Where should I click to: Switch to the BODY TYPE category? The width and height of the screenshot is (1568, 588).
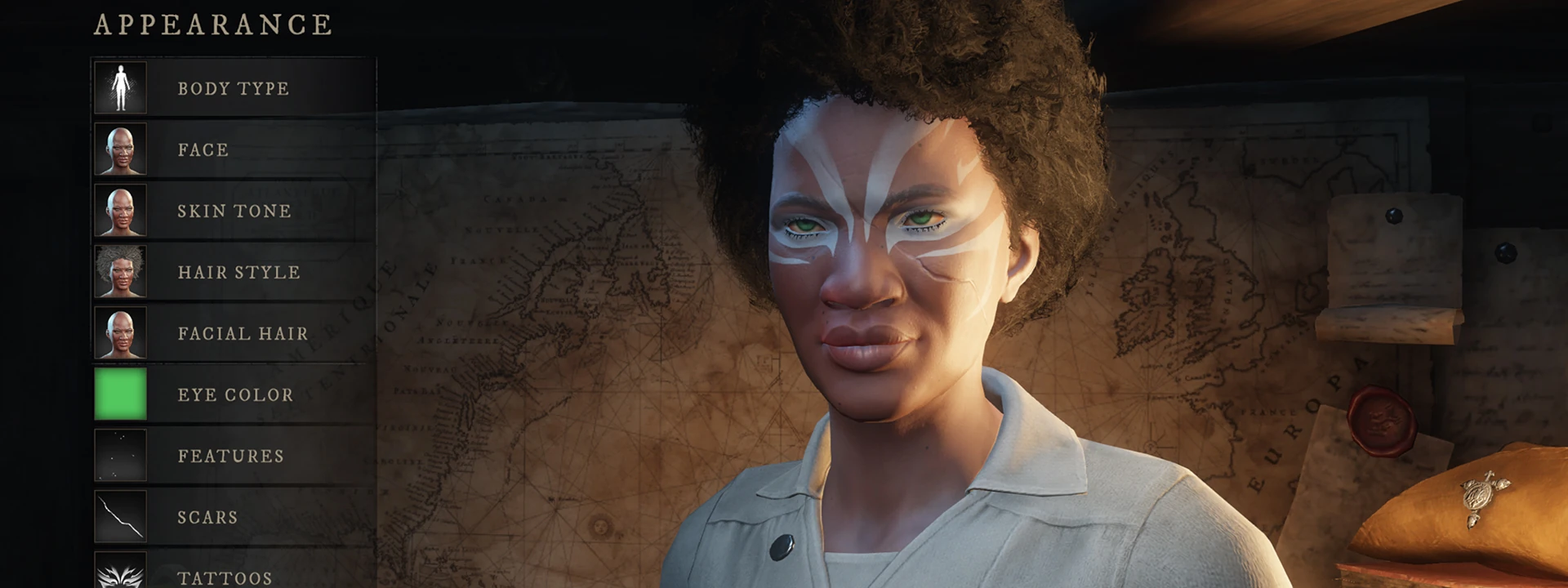(233, 87)
